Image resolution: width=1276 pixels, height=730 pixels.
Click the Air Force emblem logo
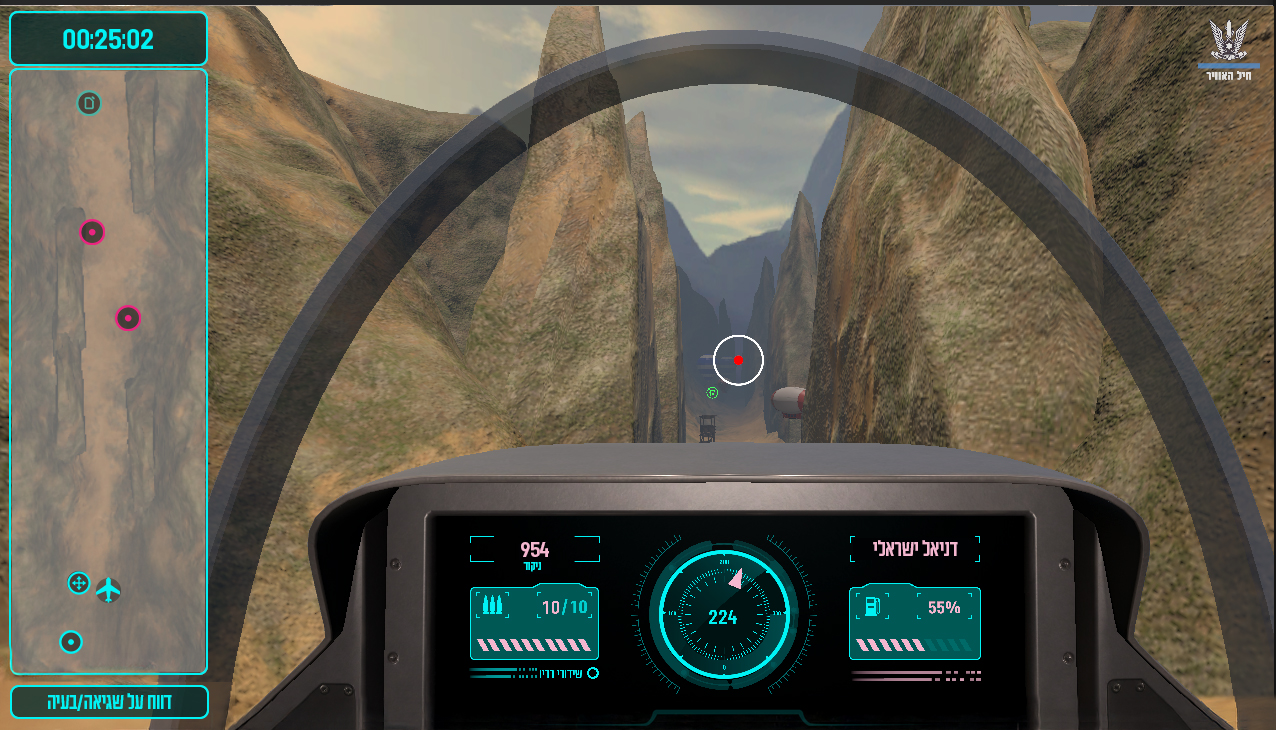pyautogui.click(x=1227, y=46)
